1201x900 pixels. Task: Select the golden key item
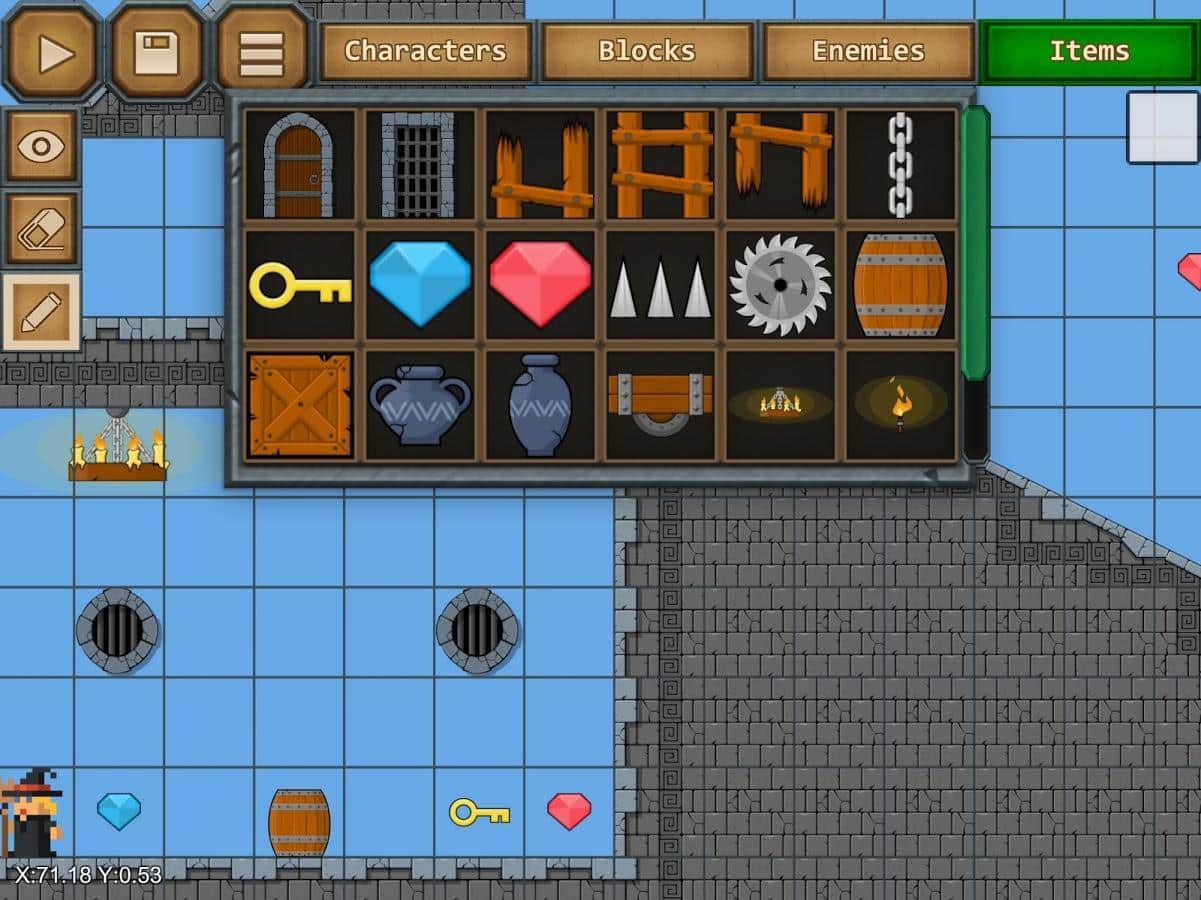[x=300, y=285]
